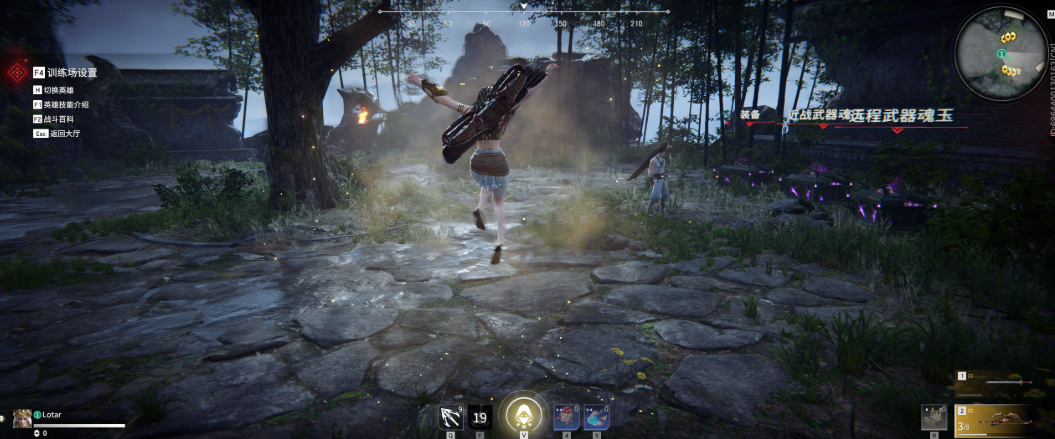The width and height of the screenshot is (1055, 439).
Task: Use the blue armor powder slot
Action: coord(597,416)
